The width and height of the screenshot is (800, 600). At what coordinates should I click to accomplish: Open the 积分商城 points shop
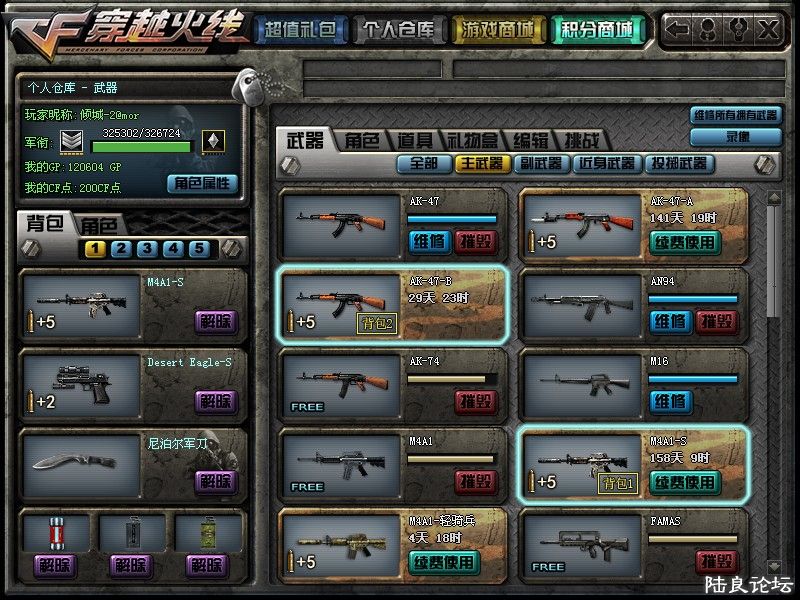coord(596,30)
